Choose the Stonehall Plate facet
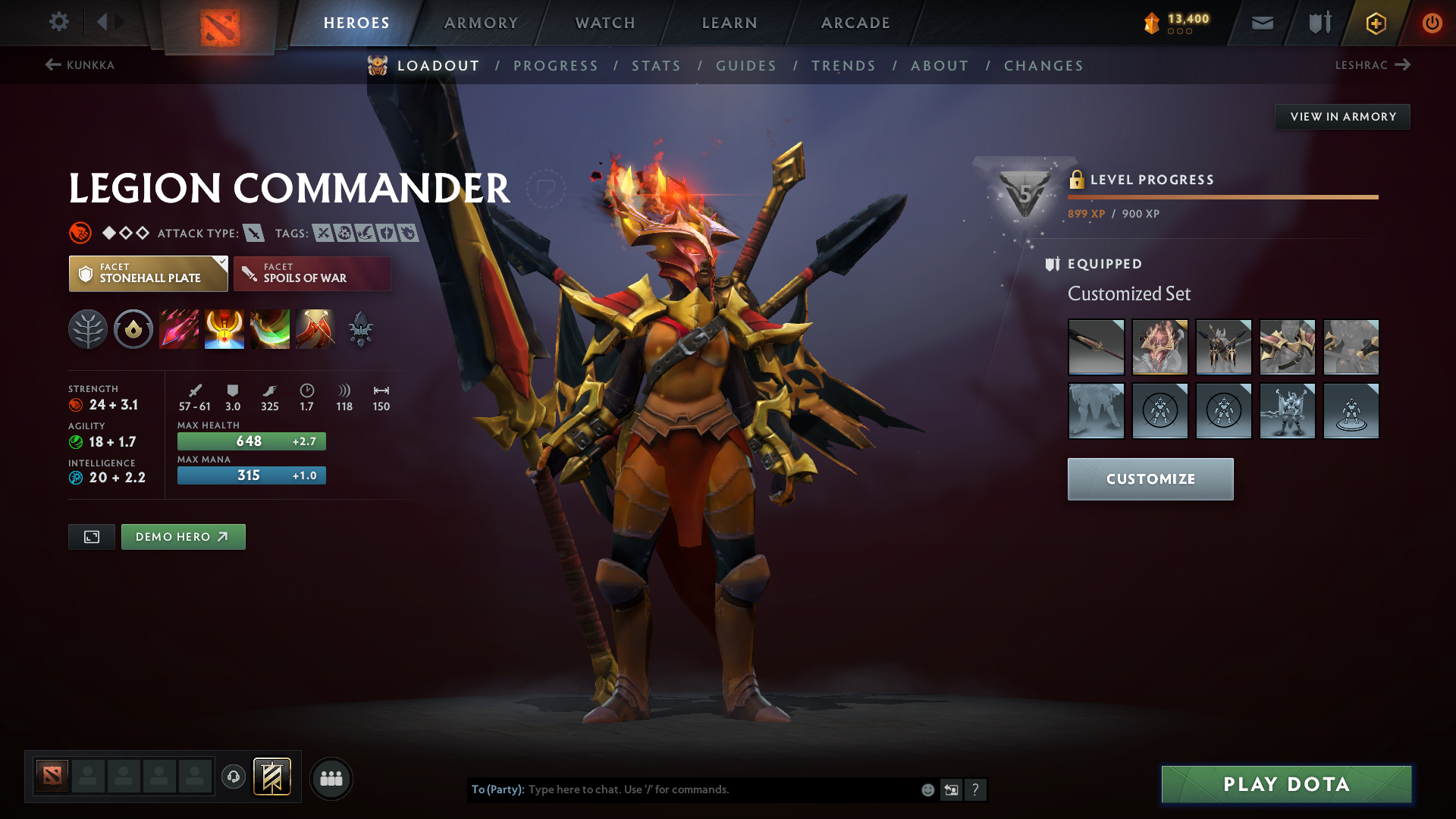 click(149, 274)
